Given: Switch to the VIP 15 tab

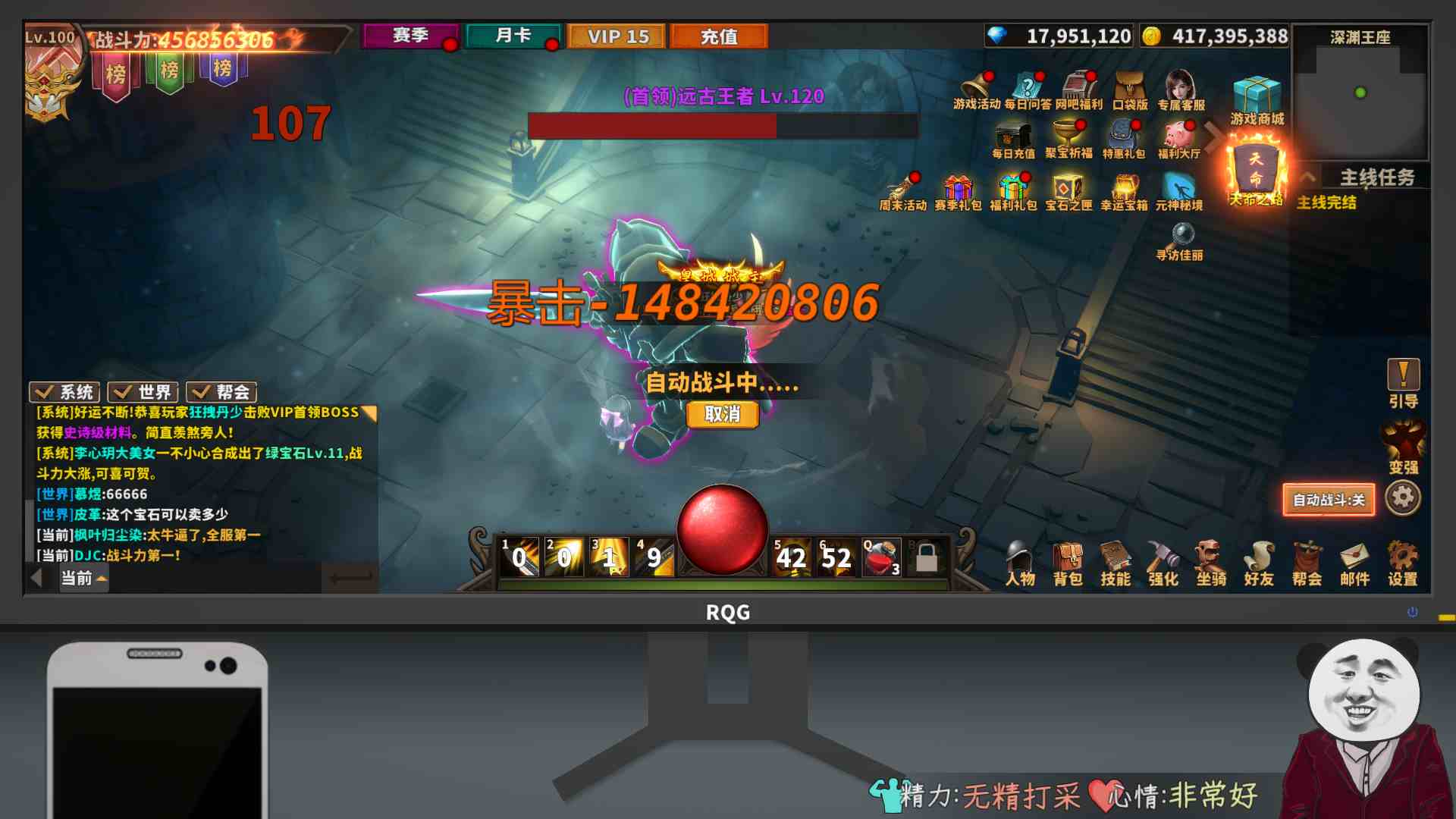Looking at the screenshot, I should point(617,36).
